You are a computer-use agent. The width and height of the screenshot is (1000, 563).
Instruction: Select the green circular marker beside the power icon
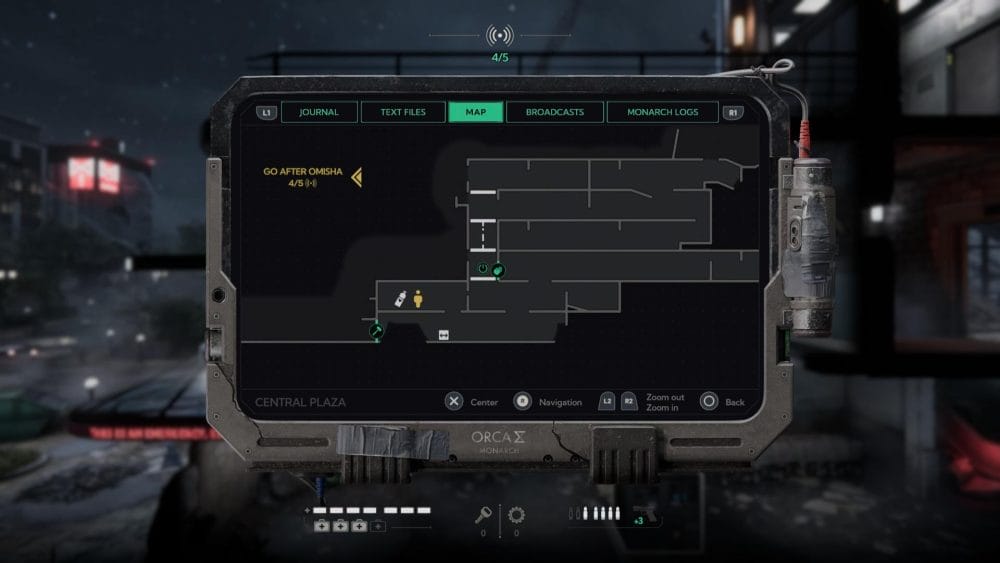click(x=499, y=268)
